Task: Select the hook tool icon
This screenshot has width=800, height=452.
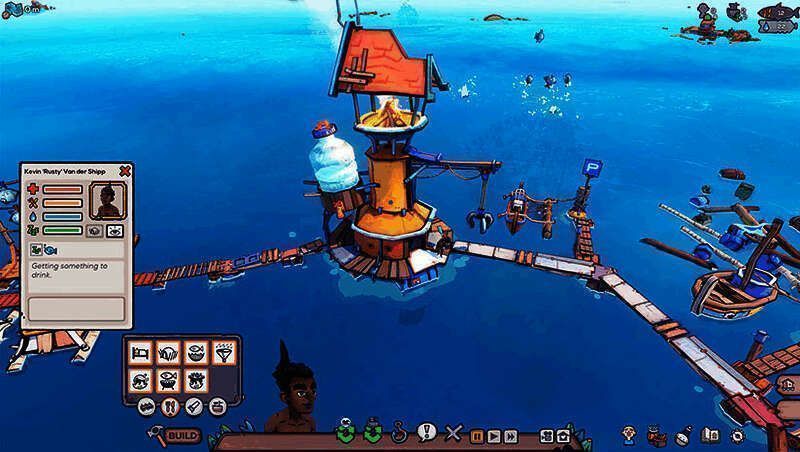Action: point(401,434)
